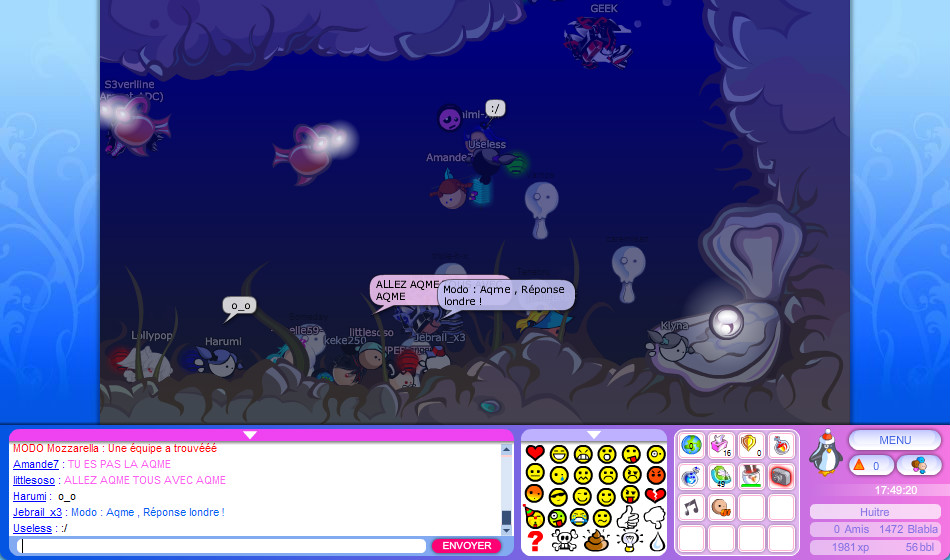Image resolution: width=950 pixels, height=560 pixels.
Task: Select the Harumi username link
Action: click(x=30, y=496)
